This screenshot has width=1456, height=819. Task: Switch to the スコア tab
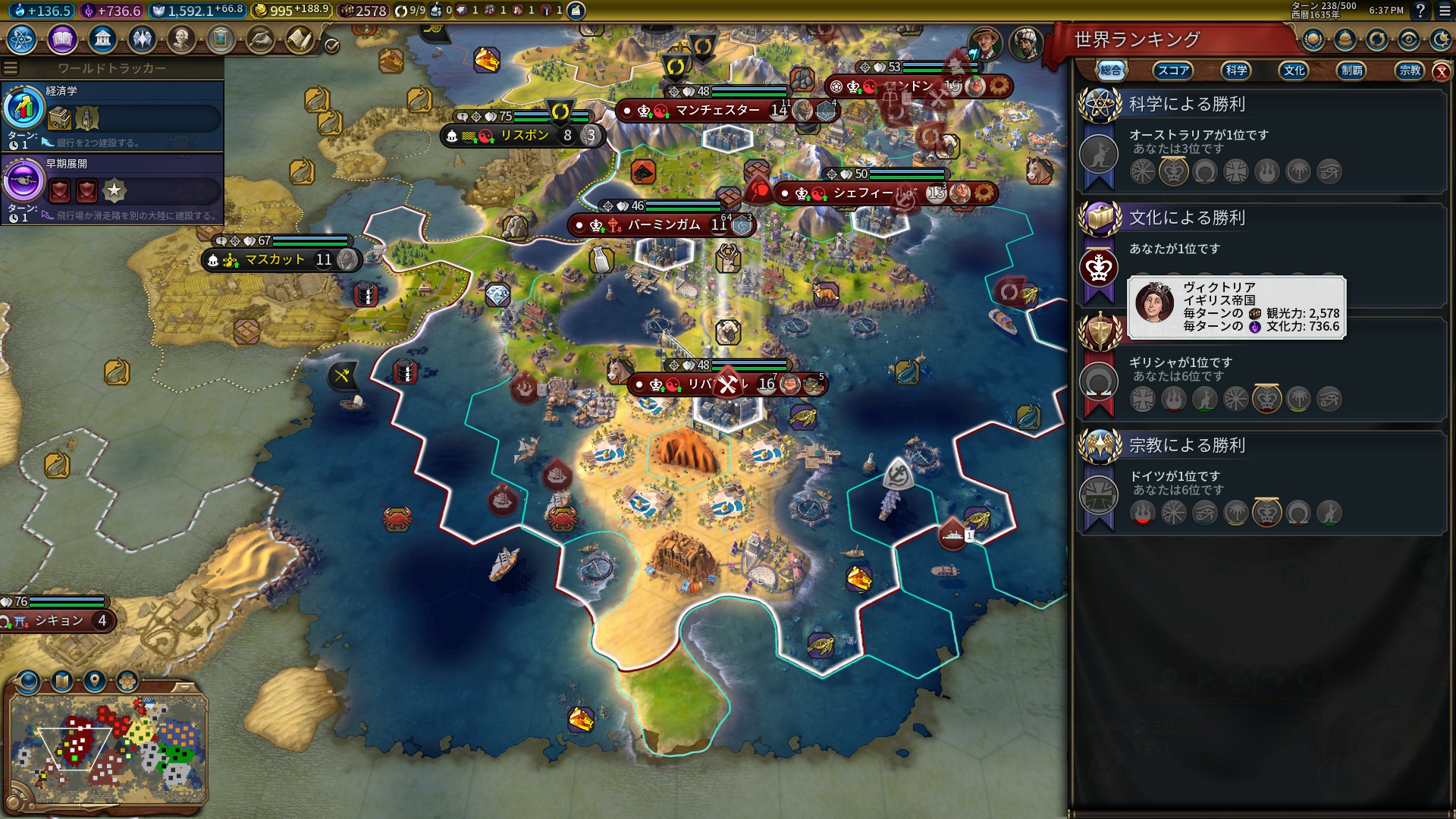(1172, 71)
